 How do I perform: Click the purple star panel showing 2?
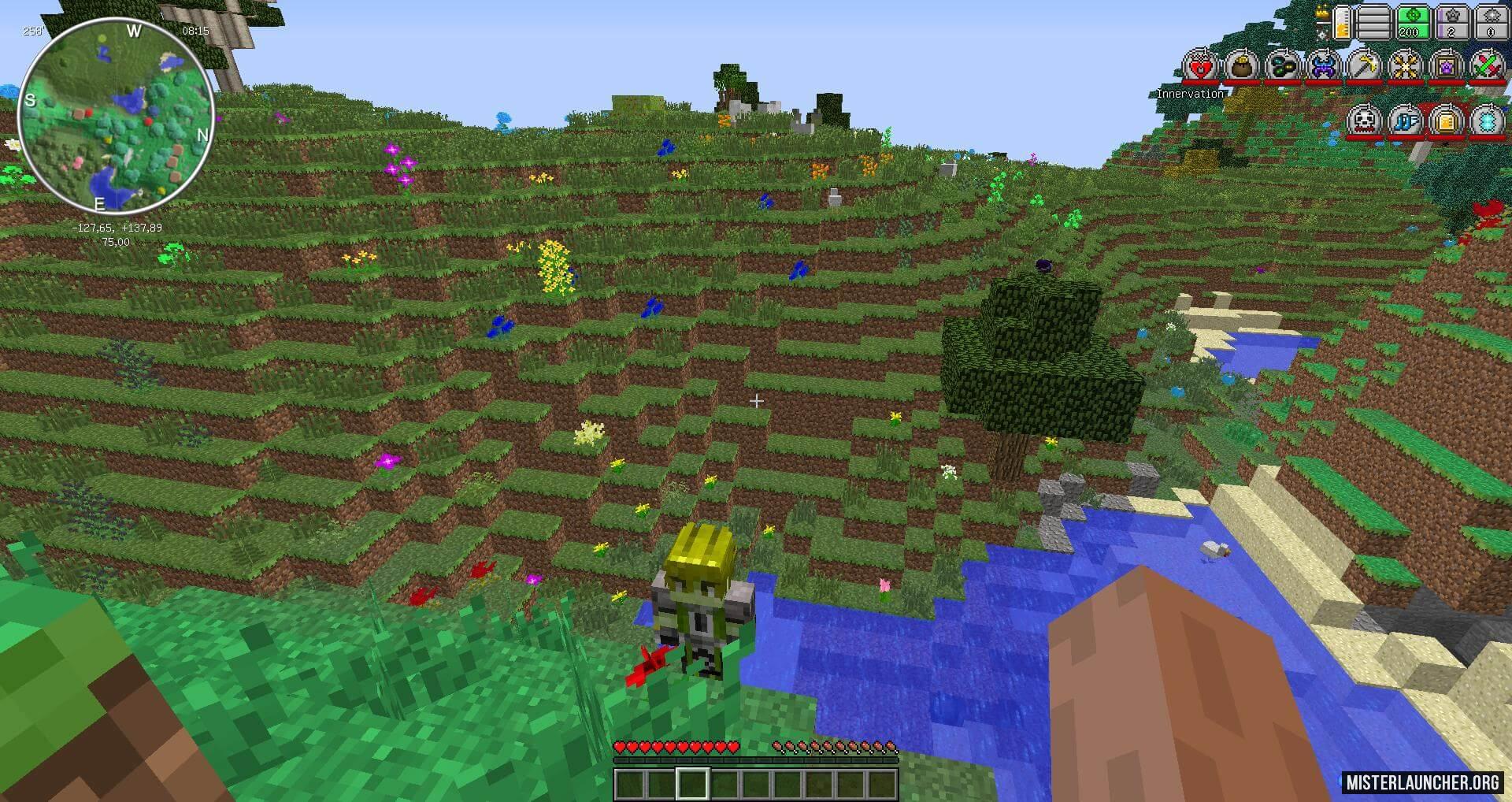1451,22
